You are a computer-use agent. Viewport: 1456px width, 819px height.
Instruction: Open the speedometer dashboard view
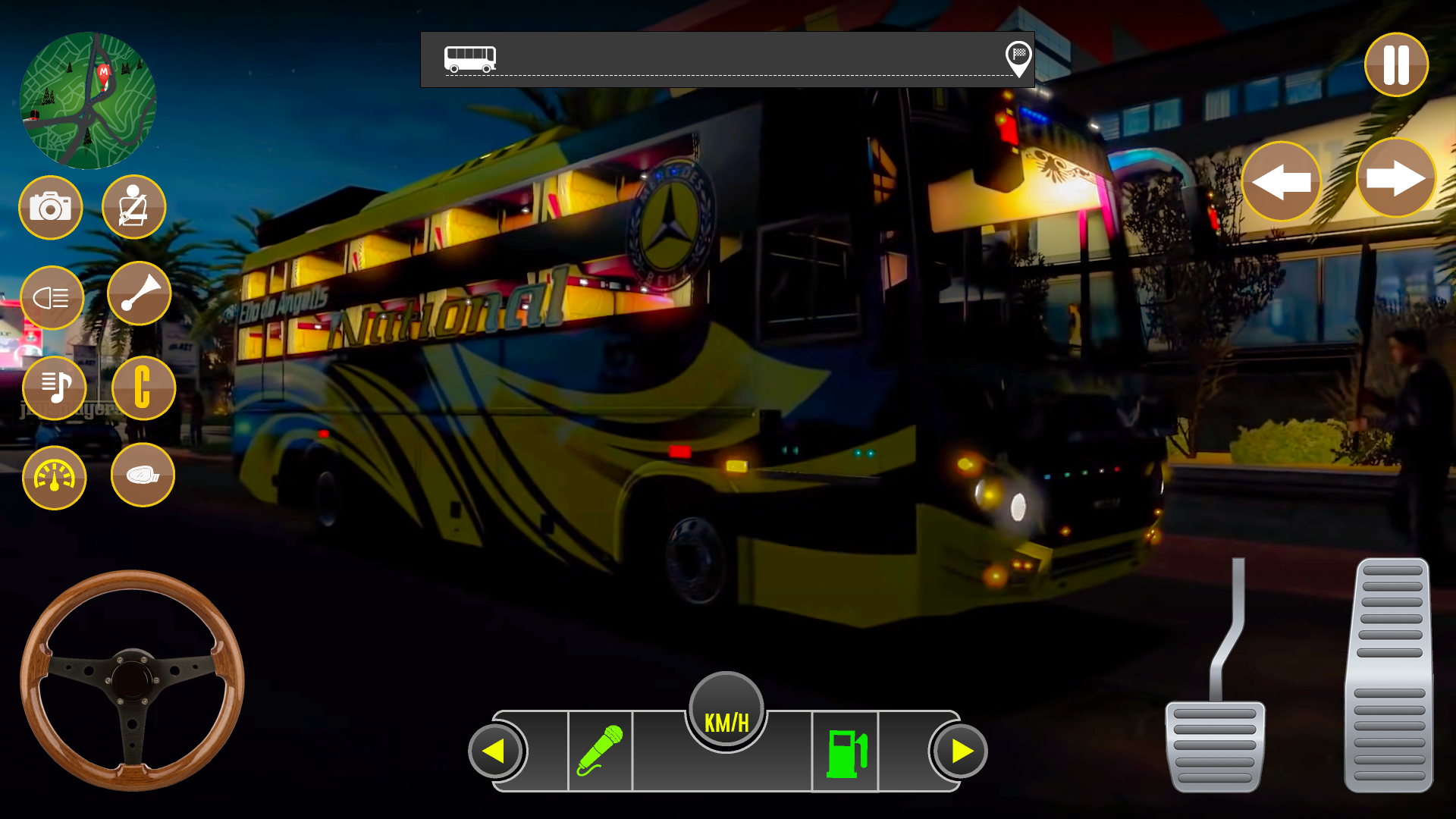point(54,477)
